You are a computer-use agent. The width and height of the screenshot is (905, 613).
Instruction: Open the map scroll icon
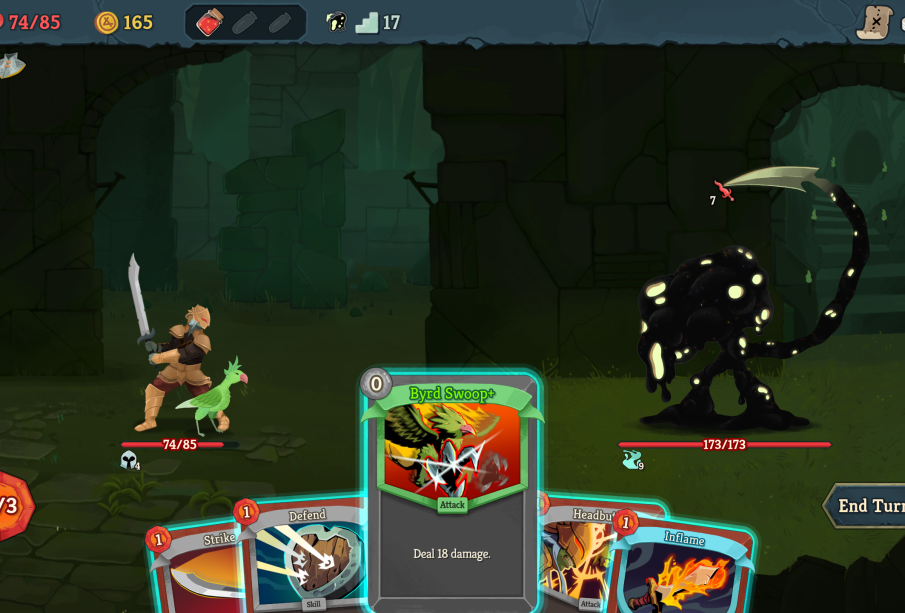[x=875, y=21]
